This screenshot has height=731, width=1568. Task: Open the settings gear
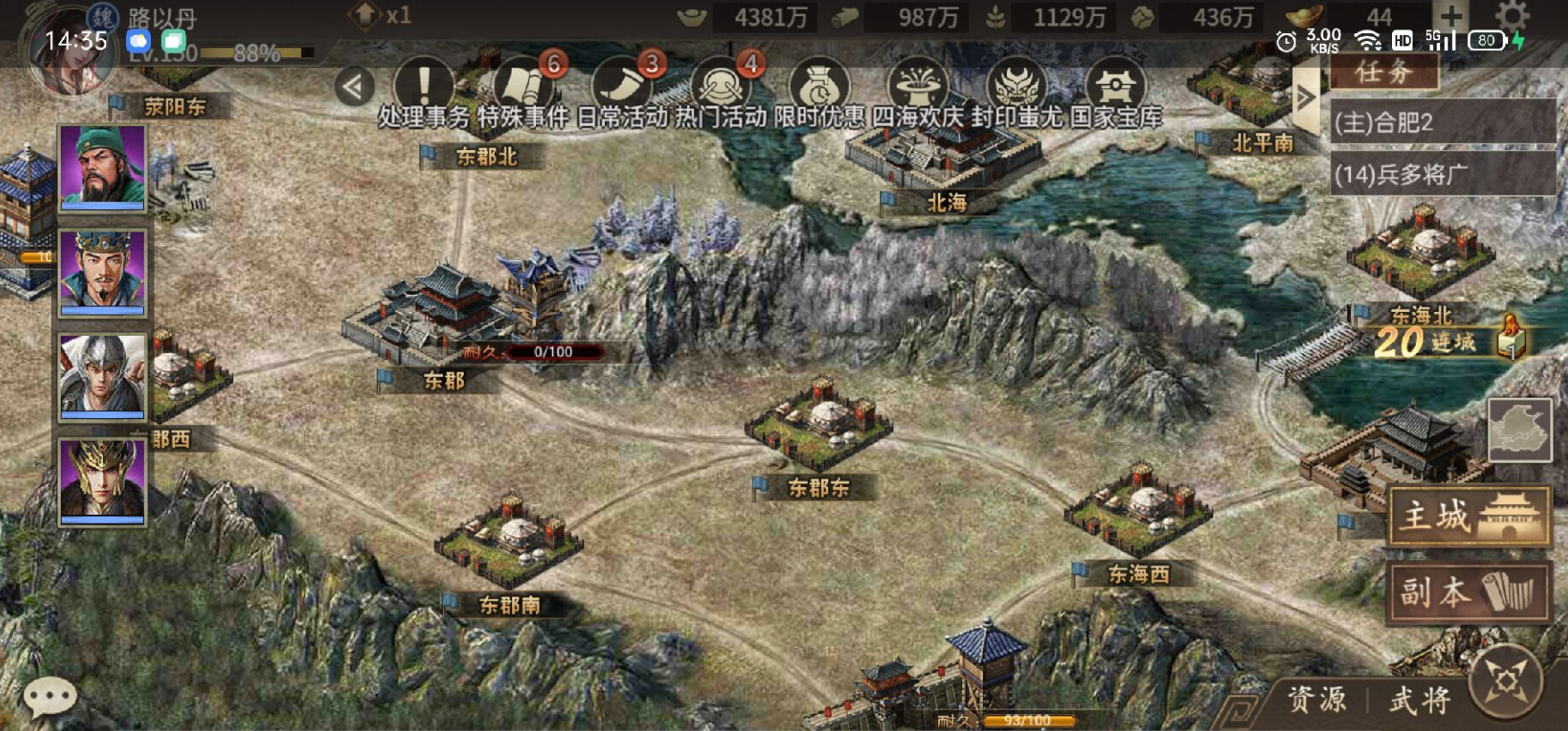(x=1512, y=16)
